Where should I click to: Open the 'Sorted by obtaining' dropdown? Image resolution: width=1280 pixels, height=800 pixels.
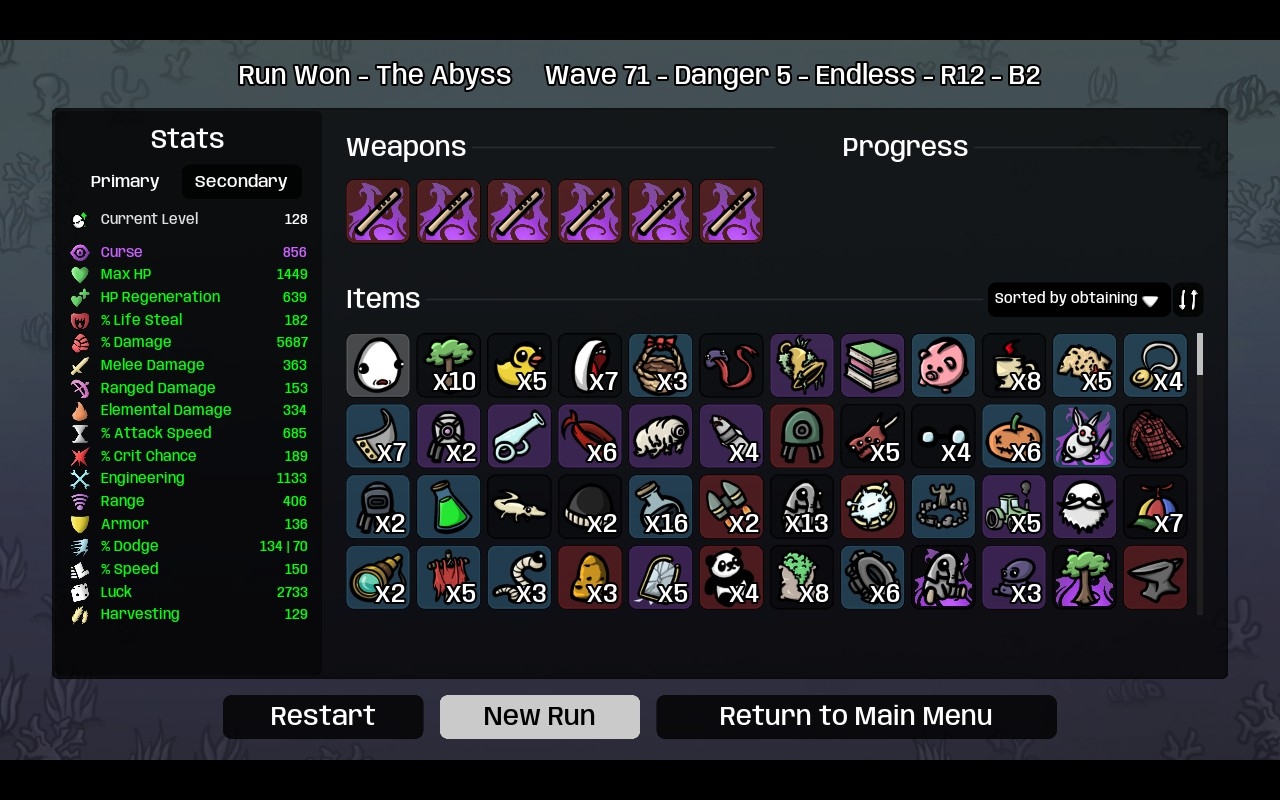pos(1078,299)
